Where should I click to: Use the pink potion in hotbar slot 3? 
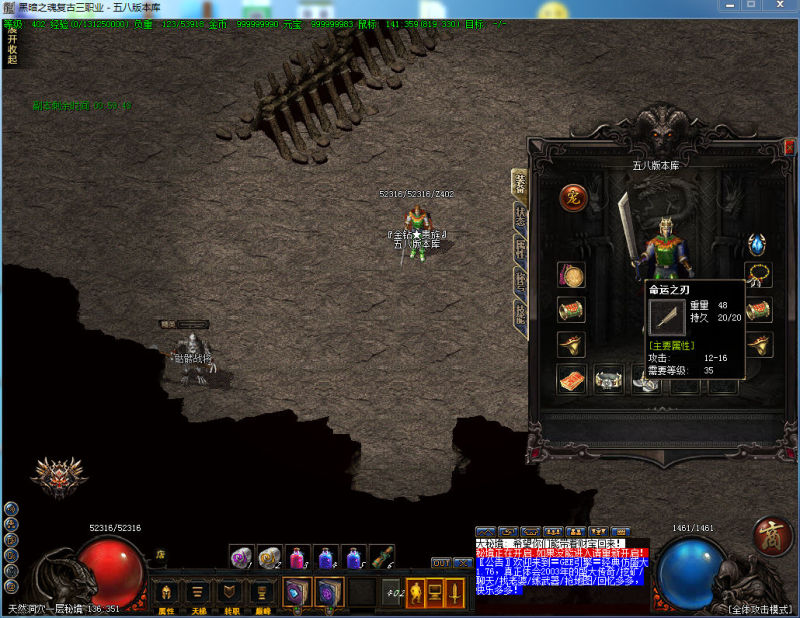tap(298, 557)
